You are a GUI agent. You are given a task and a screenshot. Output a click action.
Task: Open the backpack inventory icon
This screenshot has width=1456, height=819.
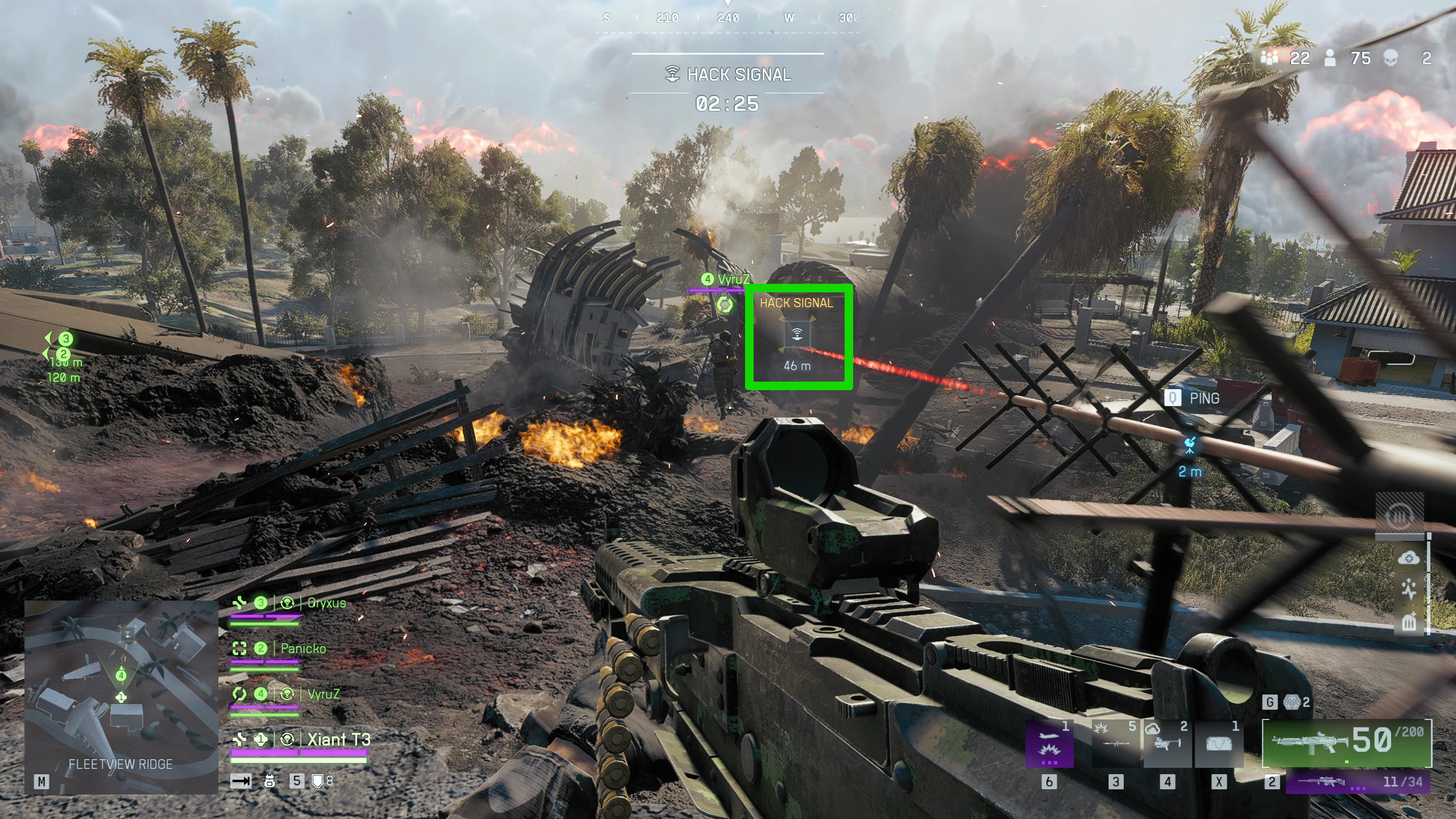(x=270, y=781)
